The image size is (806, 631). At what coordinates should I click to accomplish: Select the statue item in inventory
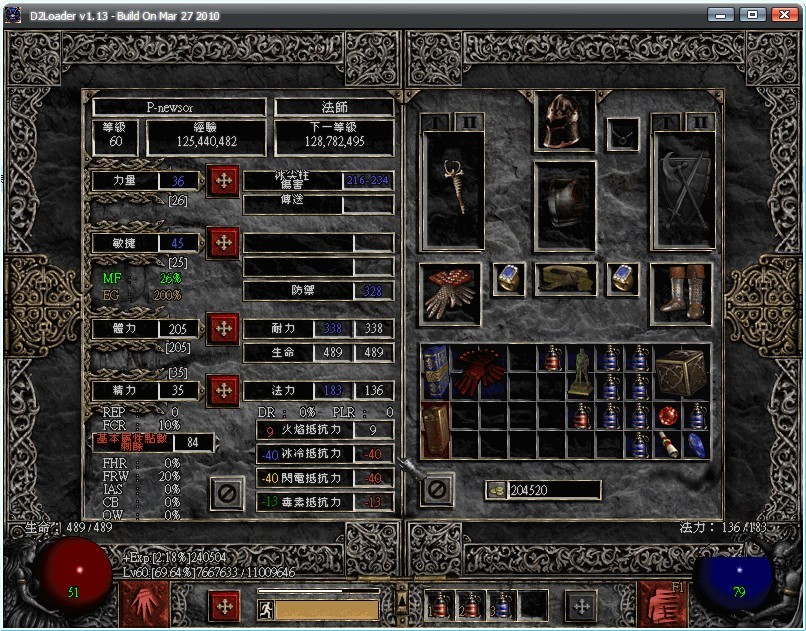tap(581, 371)
